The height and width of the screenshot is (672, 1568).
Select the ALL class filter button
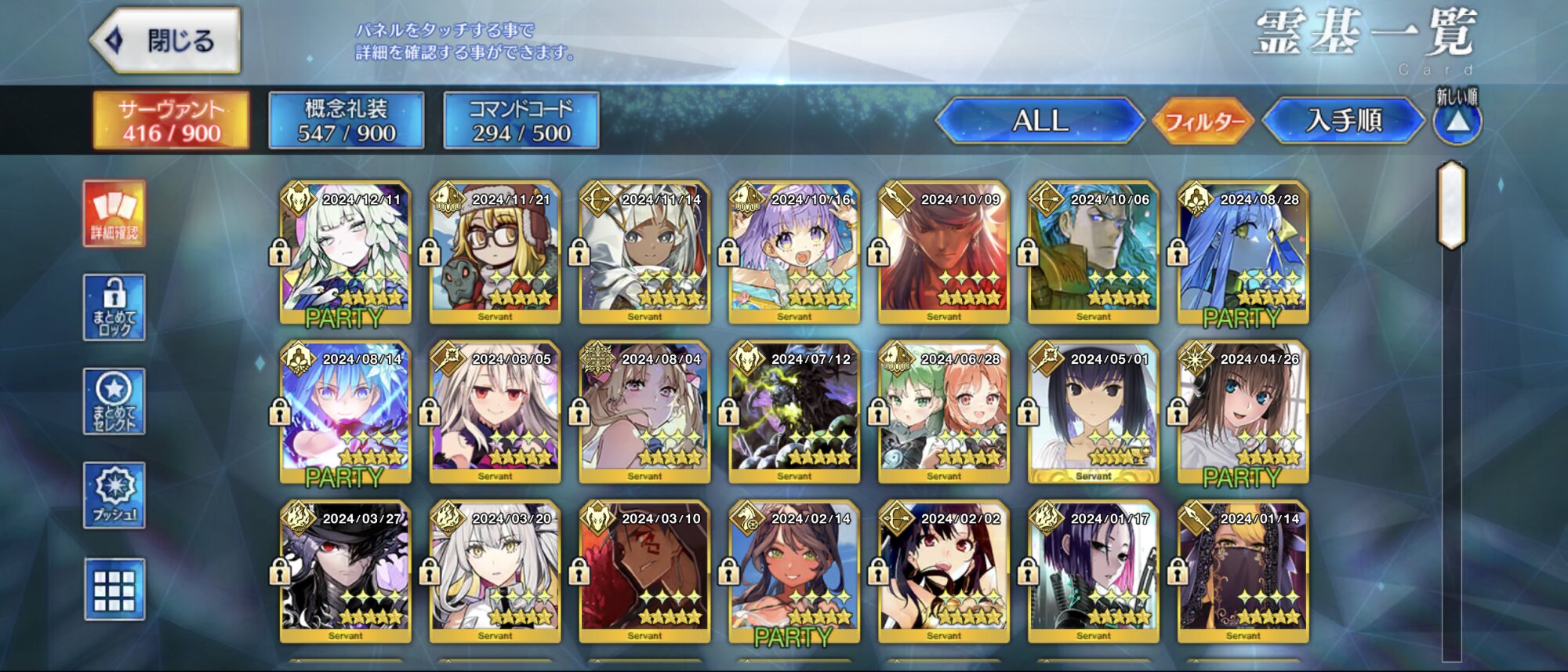click(1040, 121)
